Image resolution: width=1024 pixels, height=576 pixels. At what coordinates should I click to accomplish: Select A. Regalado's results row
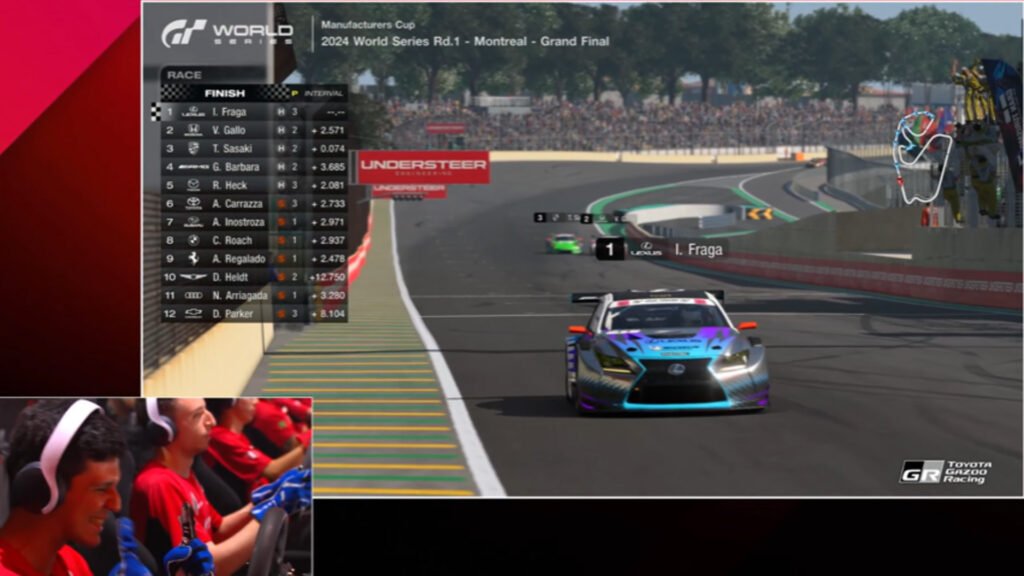pos(254,258)
